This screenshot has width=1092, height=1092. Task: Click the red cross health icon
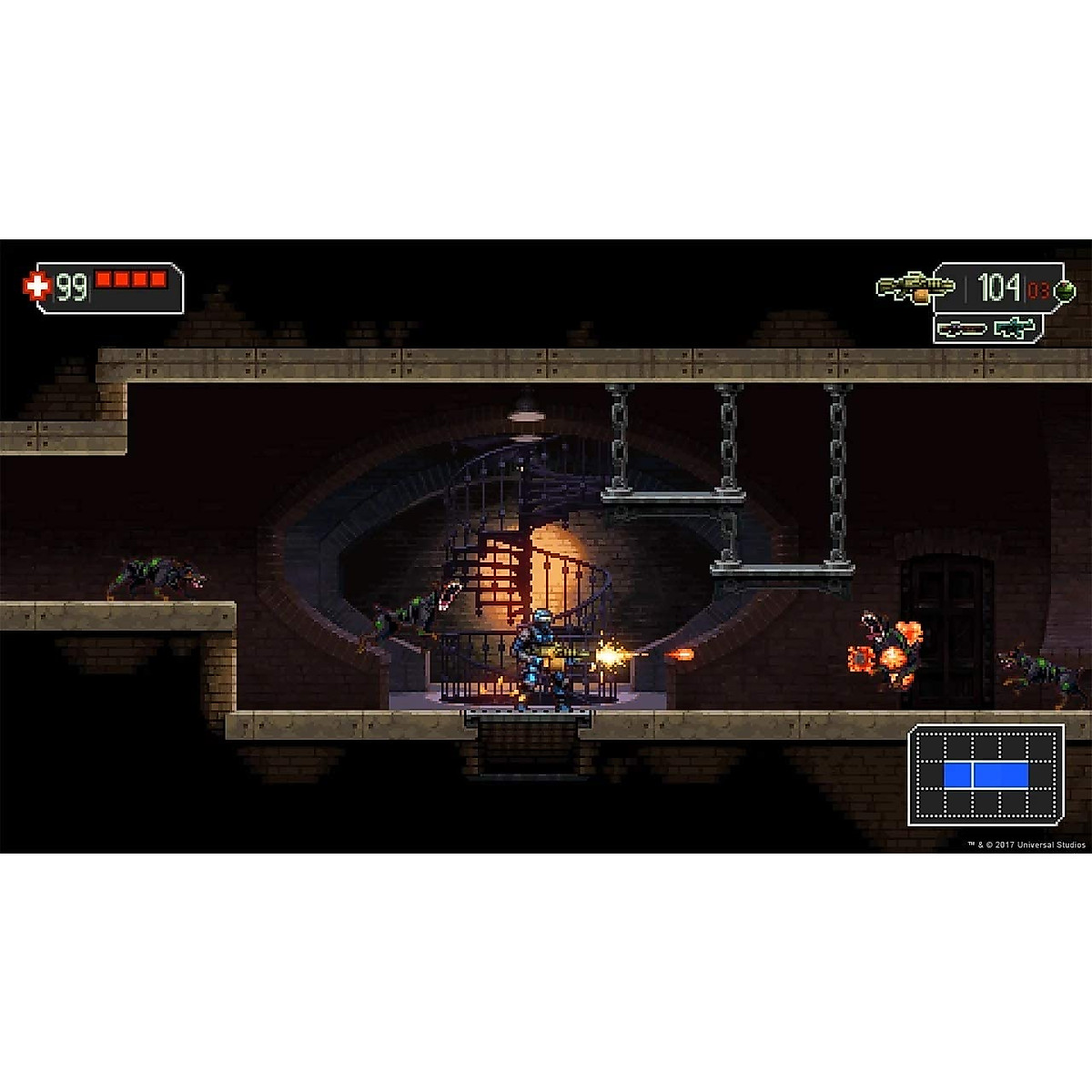pos(36,287)
